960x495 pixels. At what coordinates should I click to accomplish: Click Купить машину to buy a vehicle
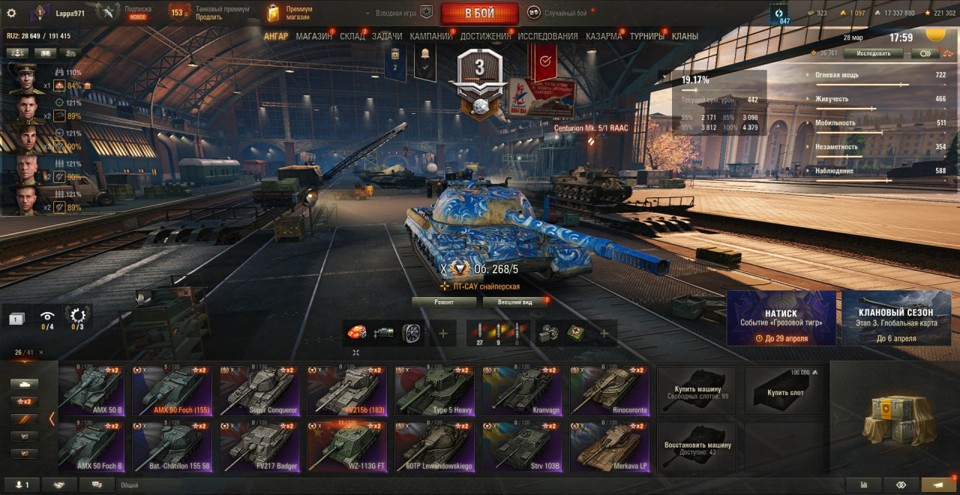coord(696,390)
